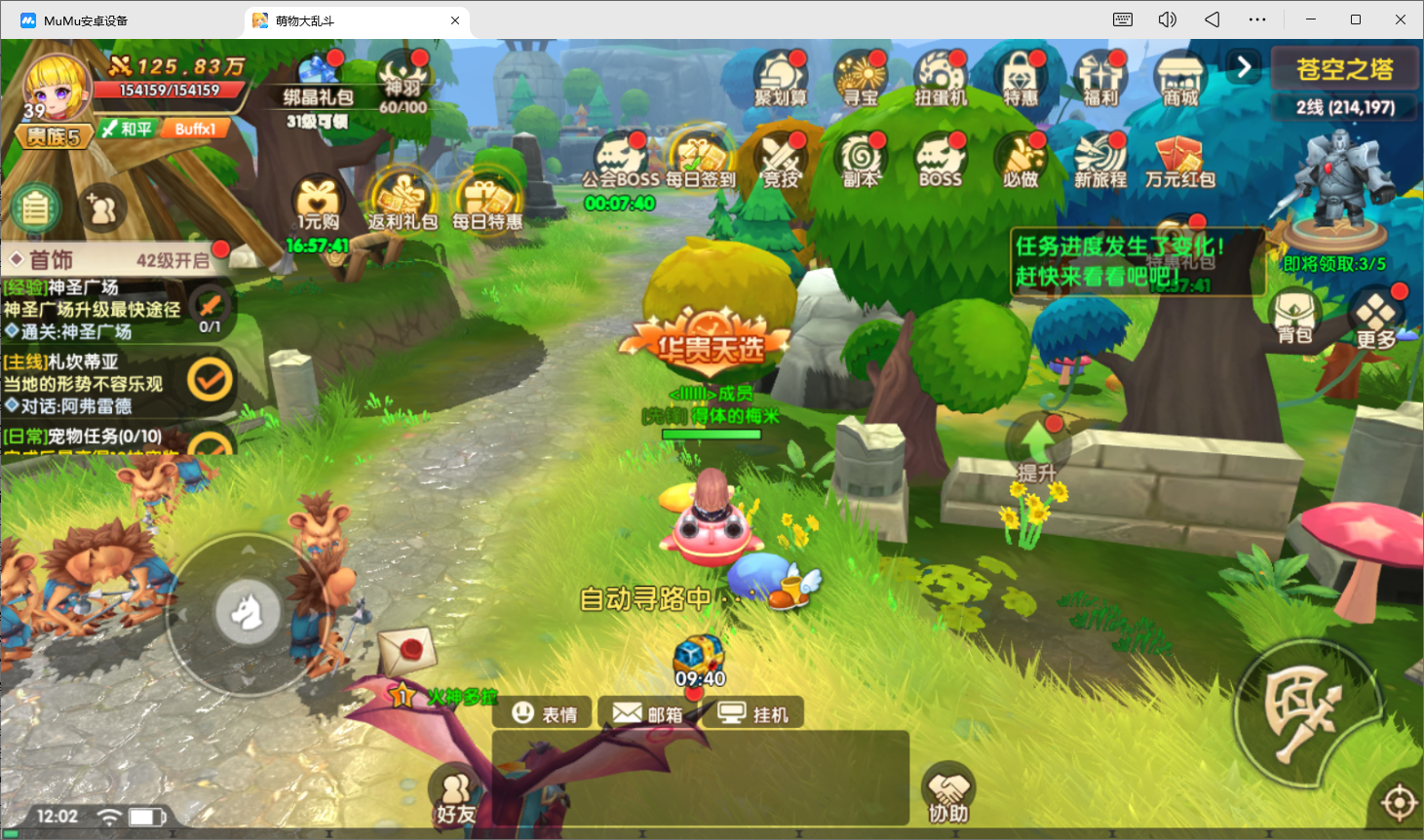The height and width of the screenshot is (840, 1424).
Task: Open the 邮箱 mailbox button
Action: pos(647,714)
